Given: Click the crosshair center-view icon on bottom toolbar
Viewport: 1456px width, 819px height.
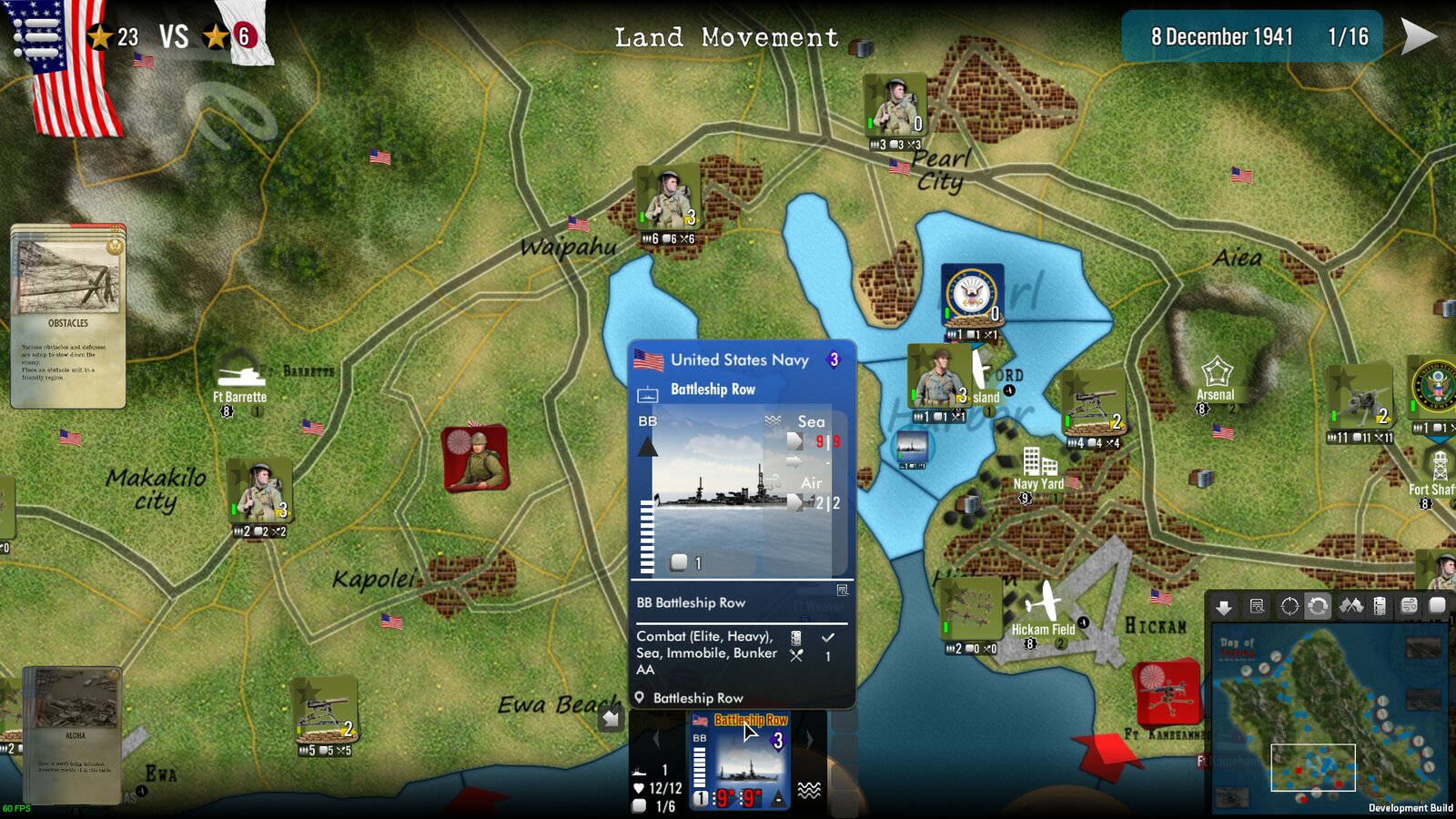Looking at the screenshot, I should coord(1289,606).
